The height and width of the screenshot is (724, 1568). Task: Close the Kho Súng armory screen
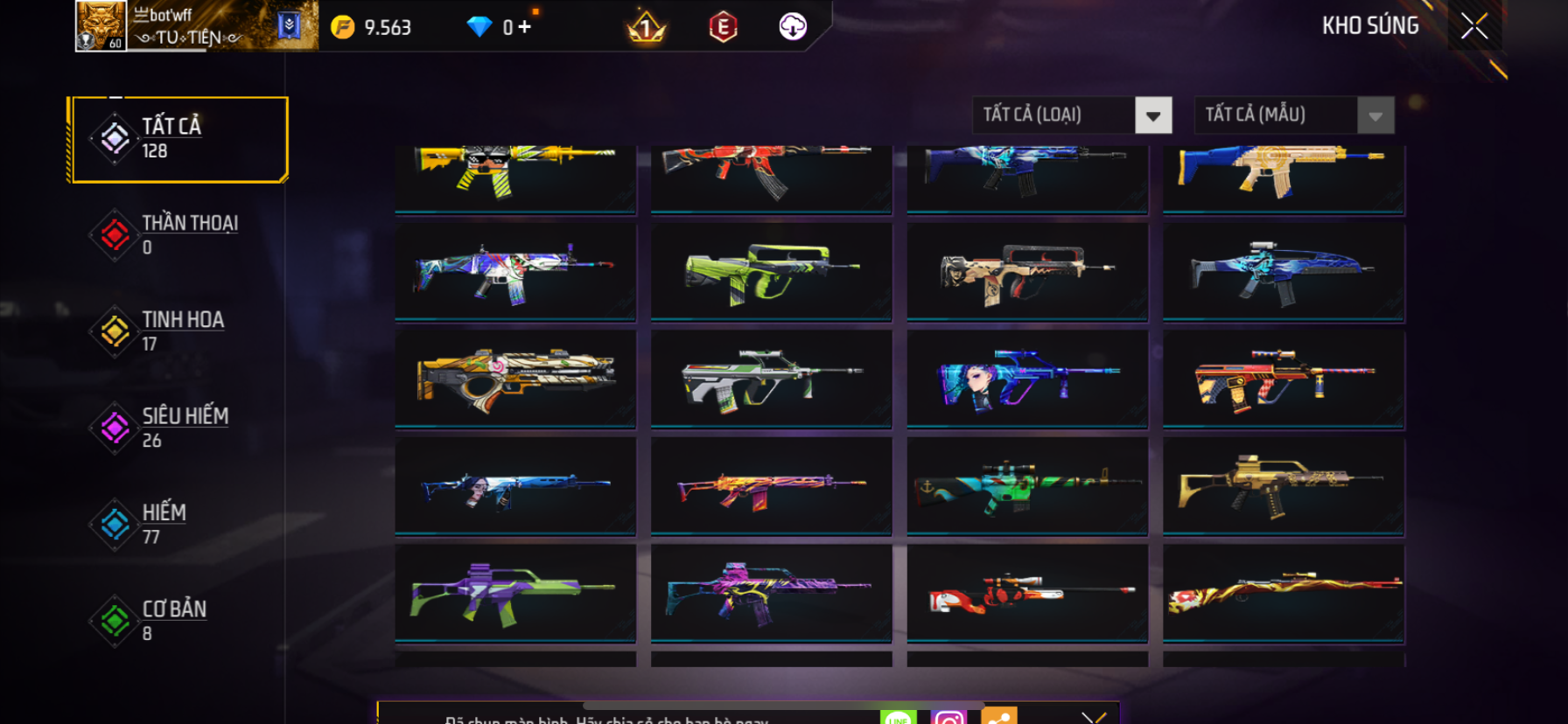(x=1474, y=27)
